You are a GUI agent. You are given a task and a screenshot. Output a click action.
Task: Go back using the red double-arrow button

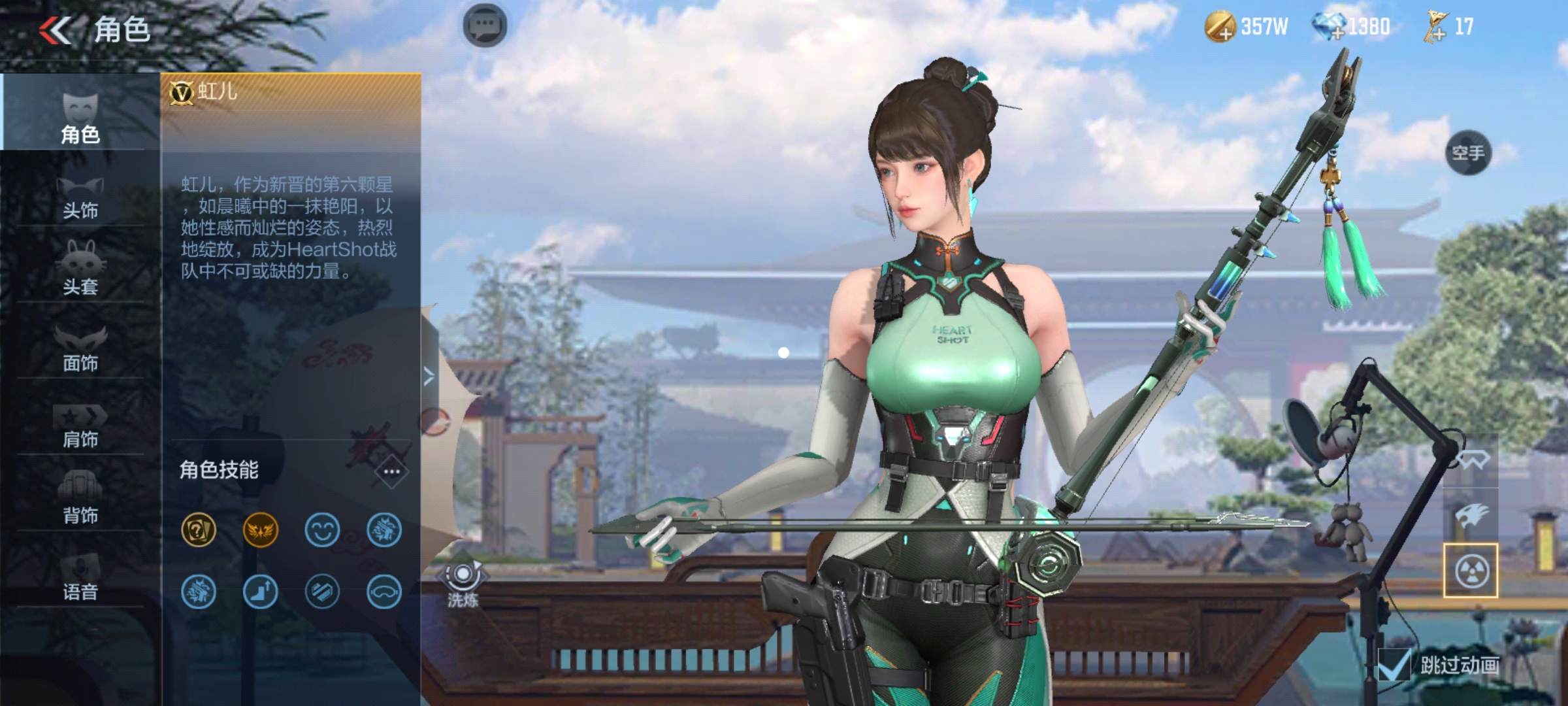[55, 30]
